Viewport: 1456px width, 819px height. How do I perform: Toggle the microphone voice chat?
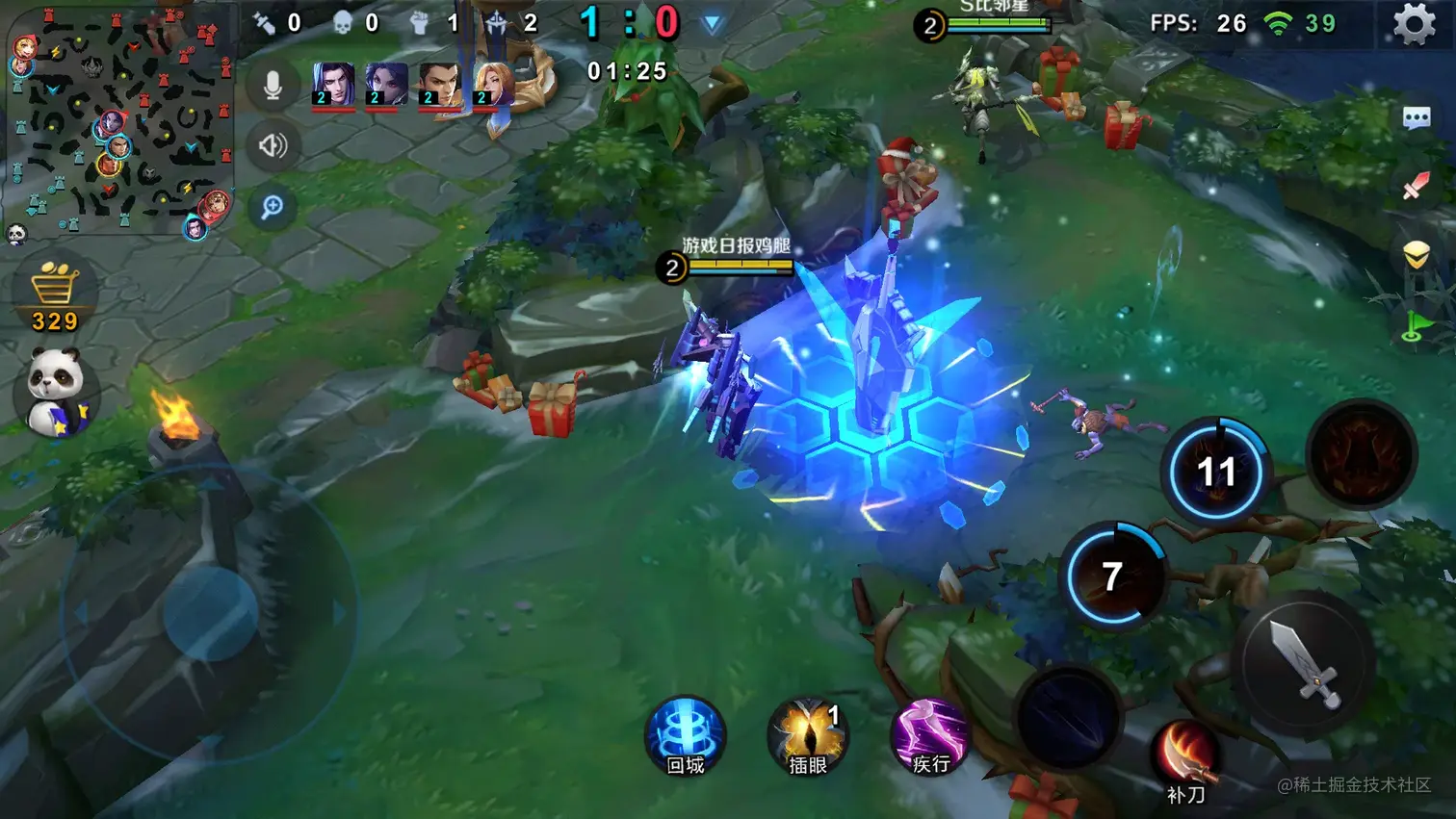pos(273,86)
